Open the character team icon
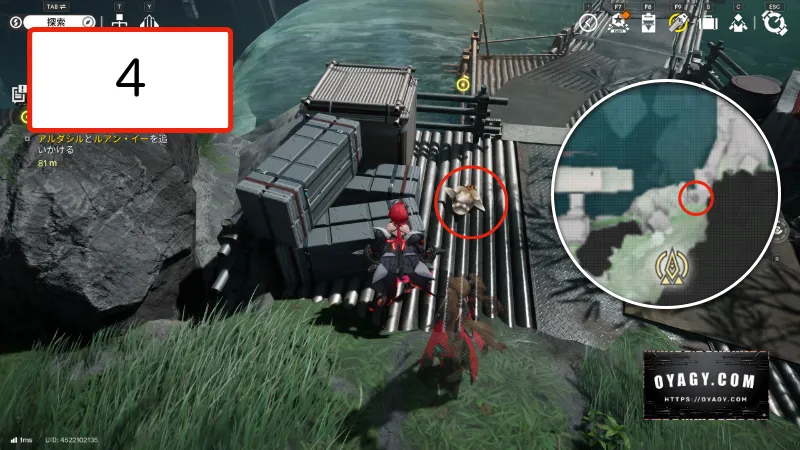The height and width of the screenshot is (450, 800). (739, 22)
